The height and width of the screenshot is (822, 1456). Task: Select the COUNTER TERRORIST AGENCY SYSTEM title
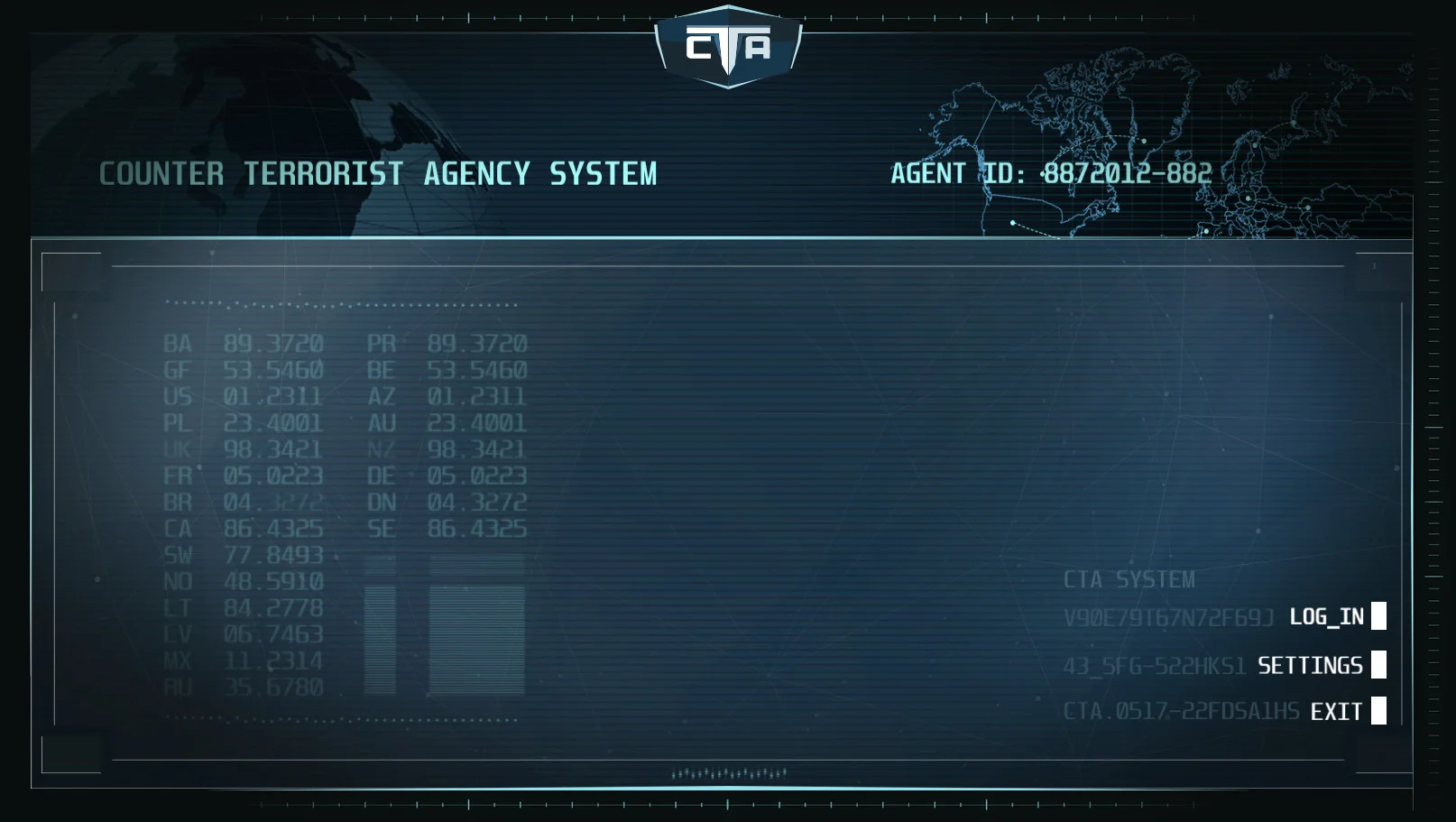(x=380, y=173)
